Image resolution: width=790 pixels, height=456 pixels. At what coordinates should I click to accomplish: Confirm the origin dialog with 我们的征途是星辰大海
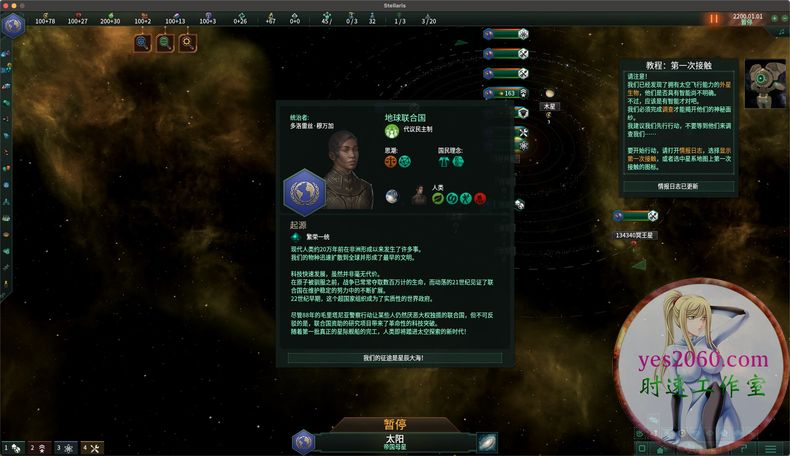pyautogui.click(x=394, y=357)
